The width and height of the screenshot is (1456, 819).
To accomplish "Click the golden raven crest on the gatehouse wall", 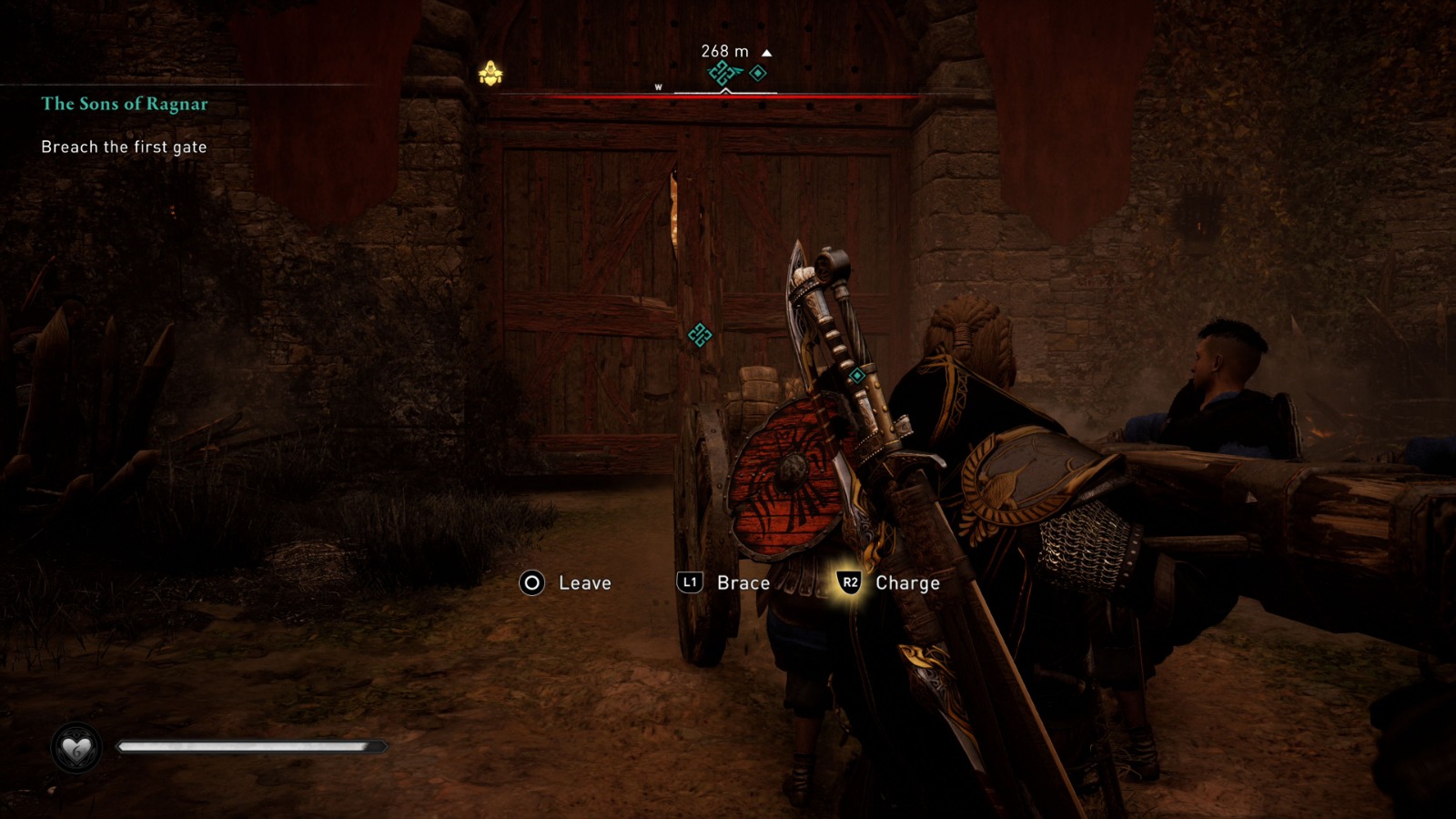I will coord(490,72).
